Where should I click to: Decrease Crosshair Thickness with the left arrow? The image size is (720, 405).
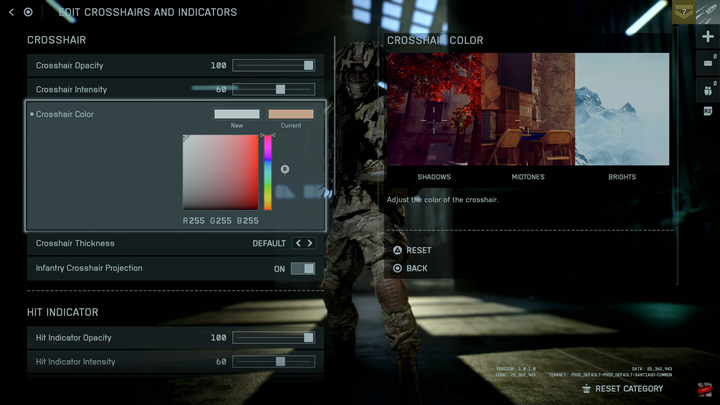click(x=298, y=243)
